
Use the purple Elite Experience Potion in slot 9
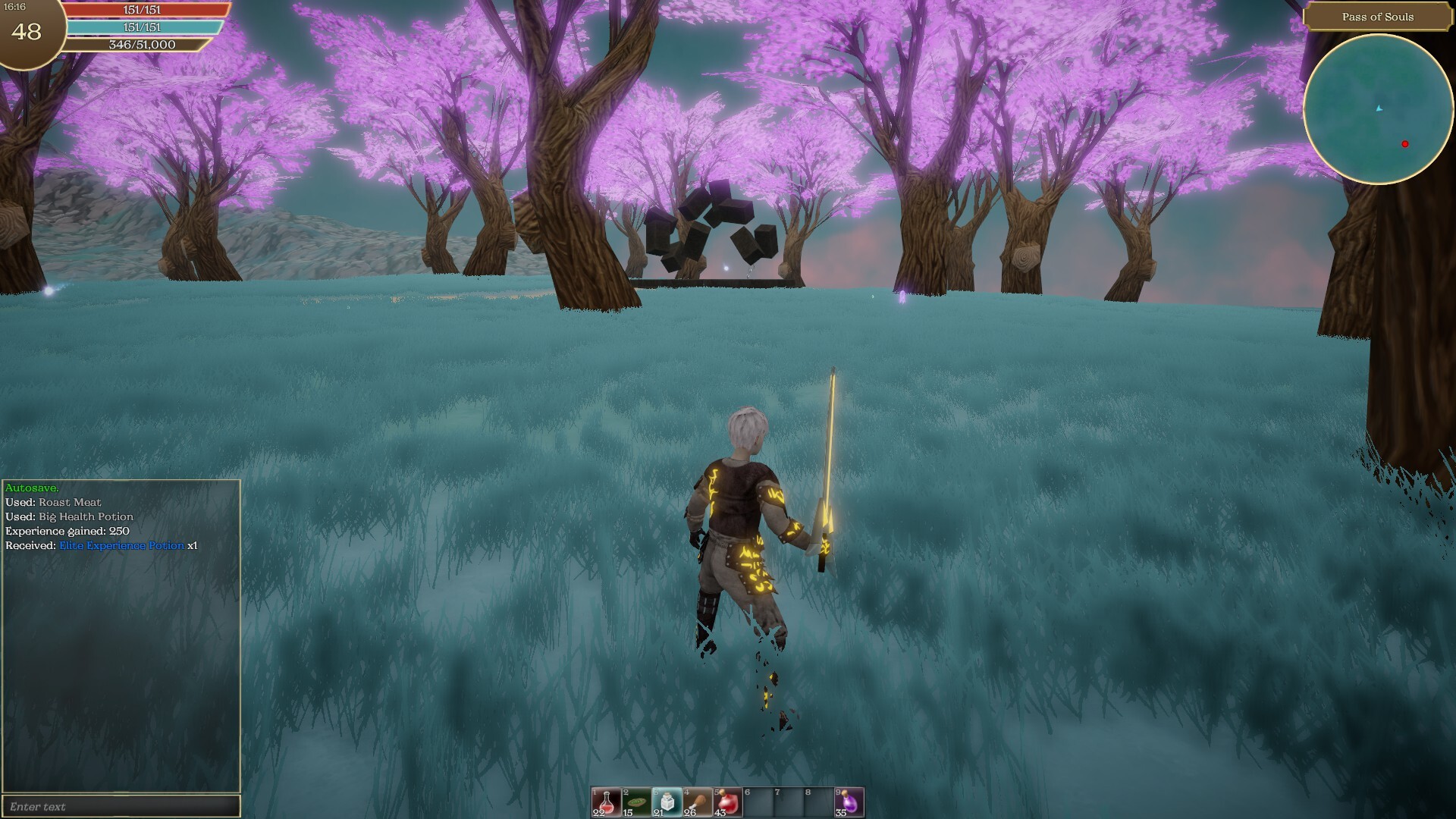coord(850,802)
